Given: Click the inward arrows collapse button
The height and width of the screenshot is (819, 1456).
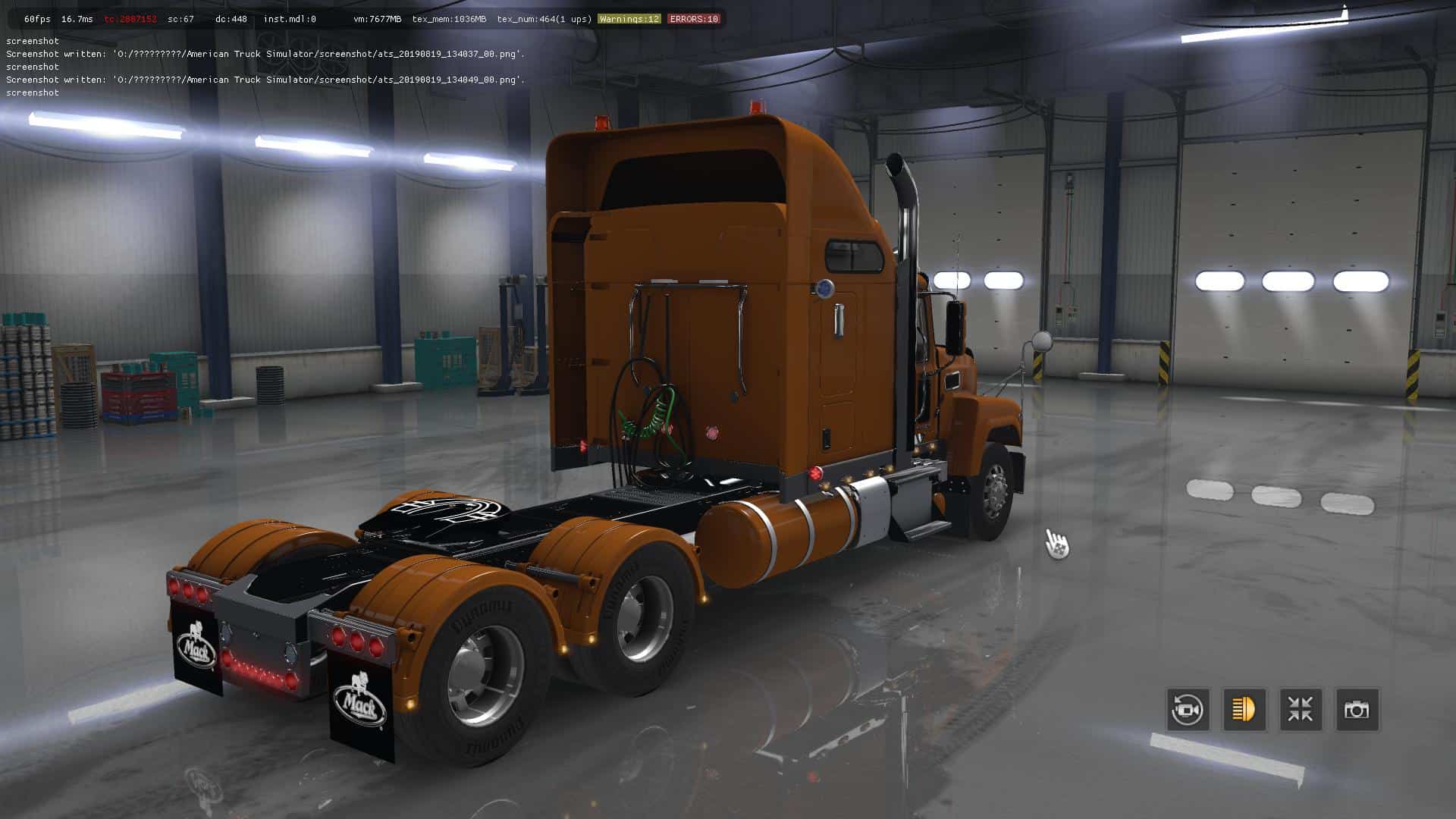Looking at the screenshot, I should click(1301, 710).
